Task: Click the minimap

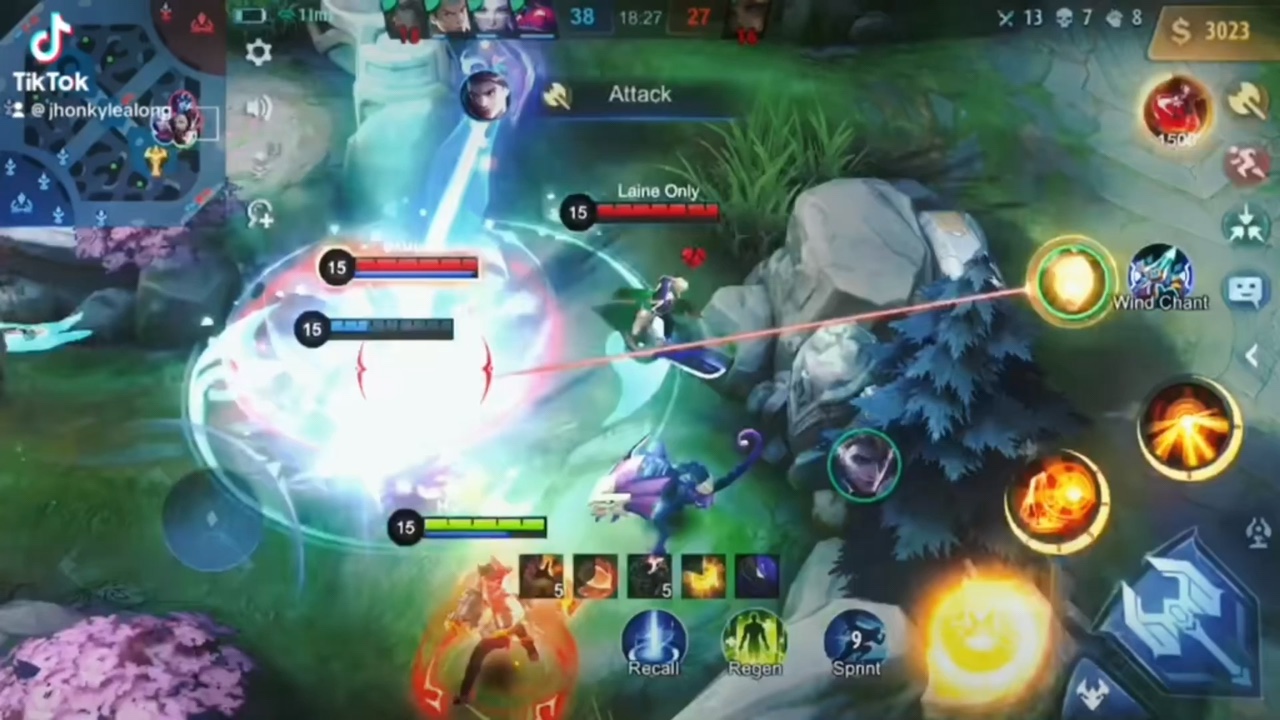Action: tap(112, 112)
